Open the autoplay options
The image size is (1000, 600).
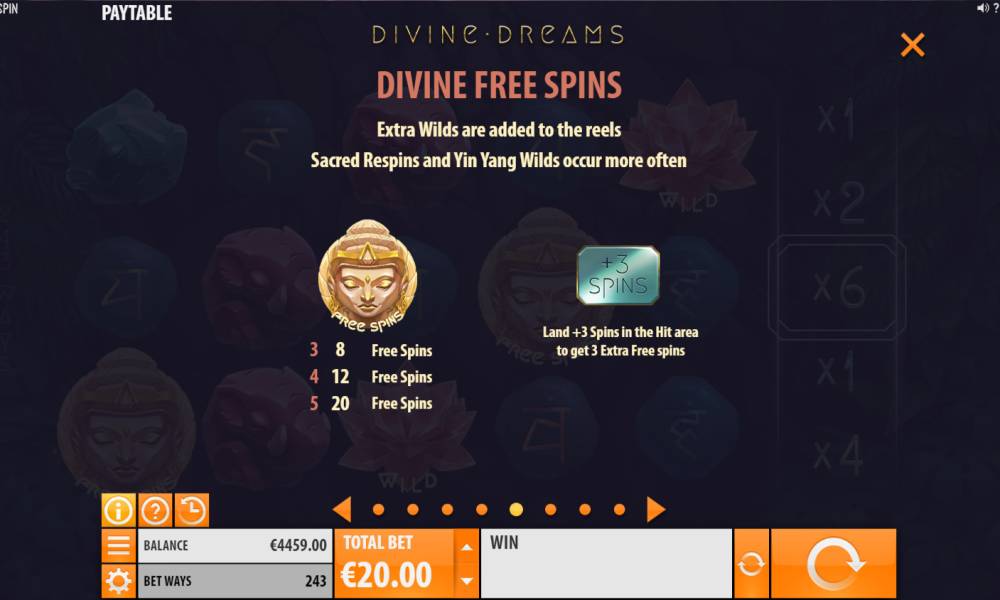click(x=751, y=564)
